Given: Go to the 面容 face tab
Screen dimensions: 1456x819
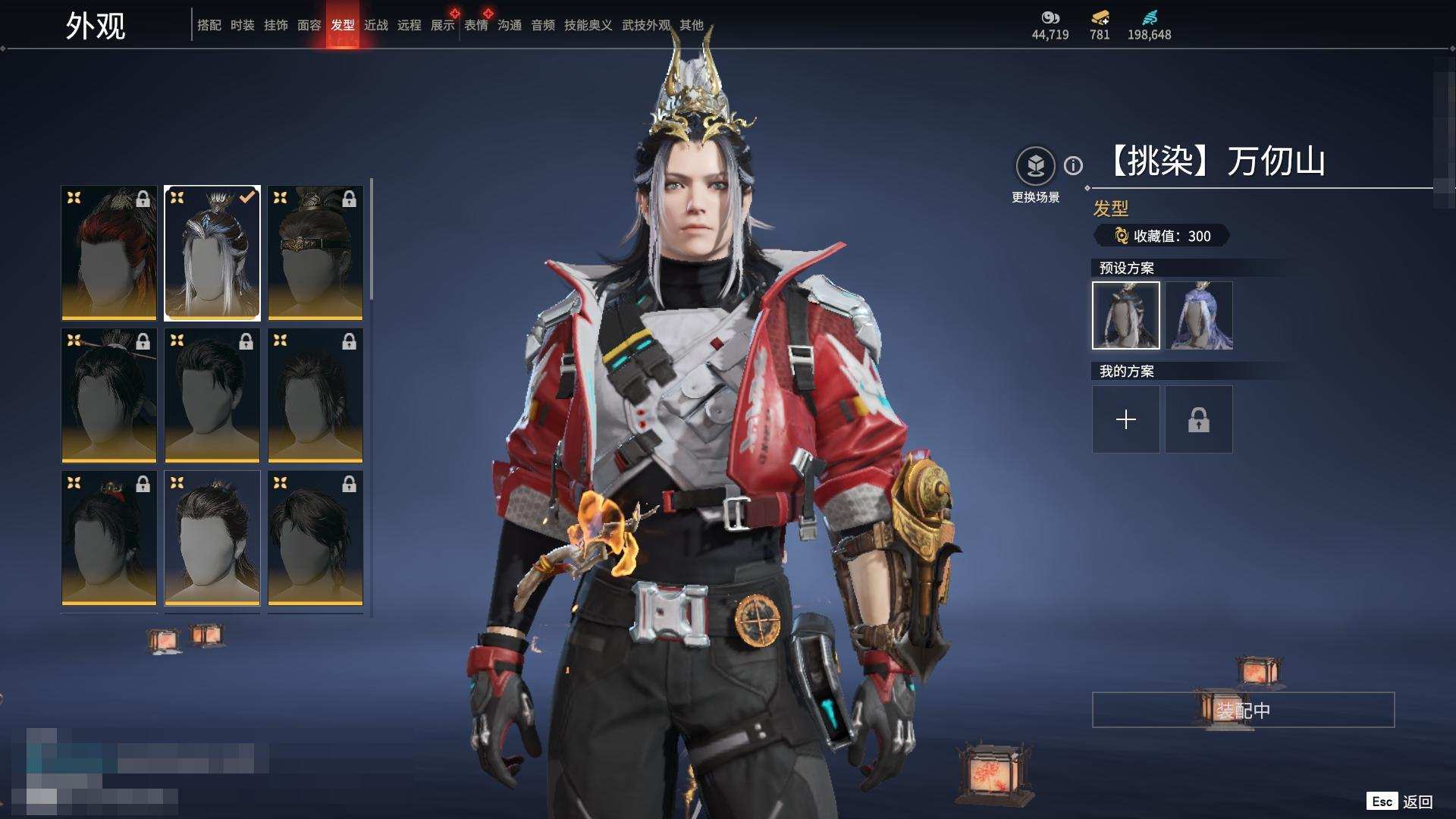Looking at the screenshot, I should [309, 25].
